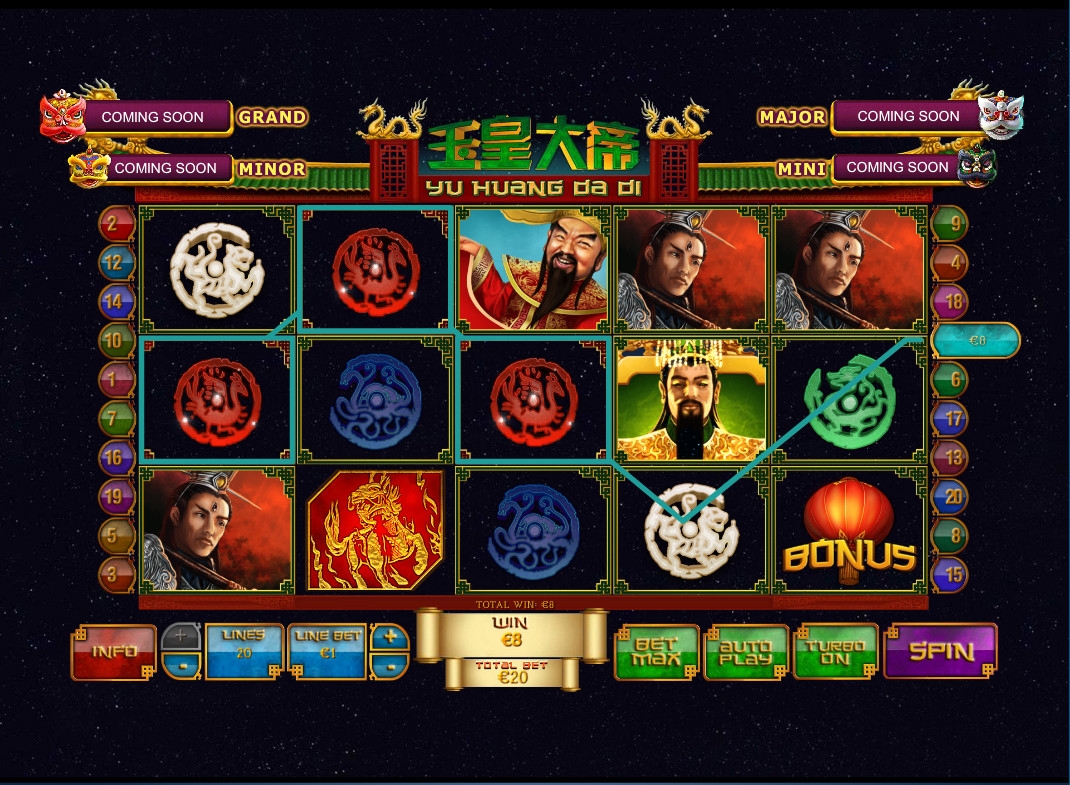
Task: Select payline number 3 marker
Action: pos(116,574)
